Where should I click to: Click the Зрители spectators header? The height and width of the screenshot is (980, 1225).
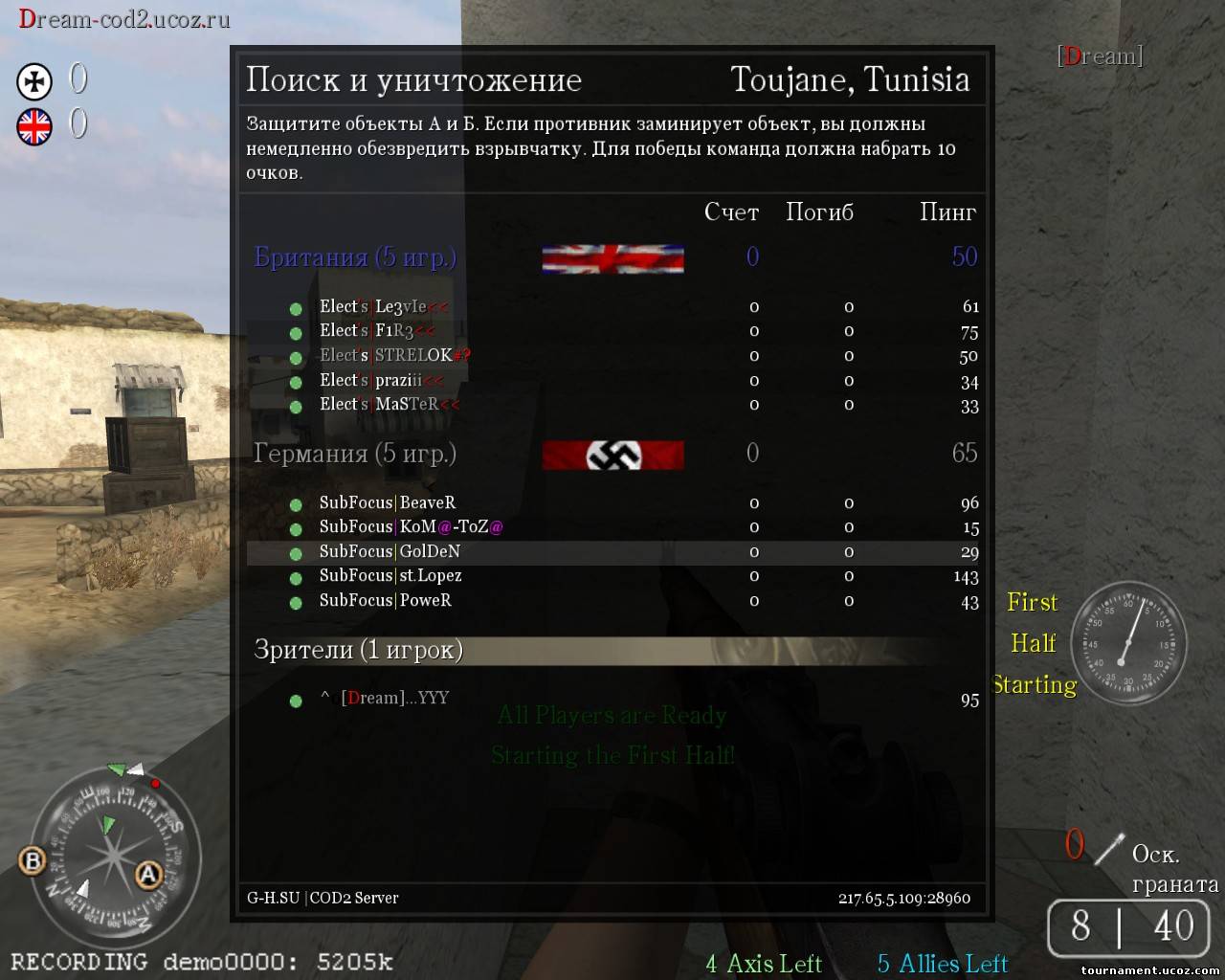(358, 651)
